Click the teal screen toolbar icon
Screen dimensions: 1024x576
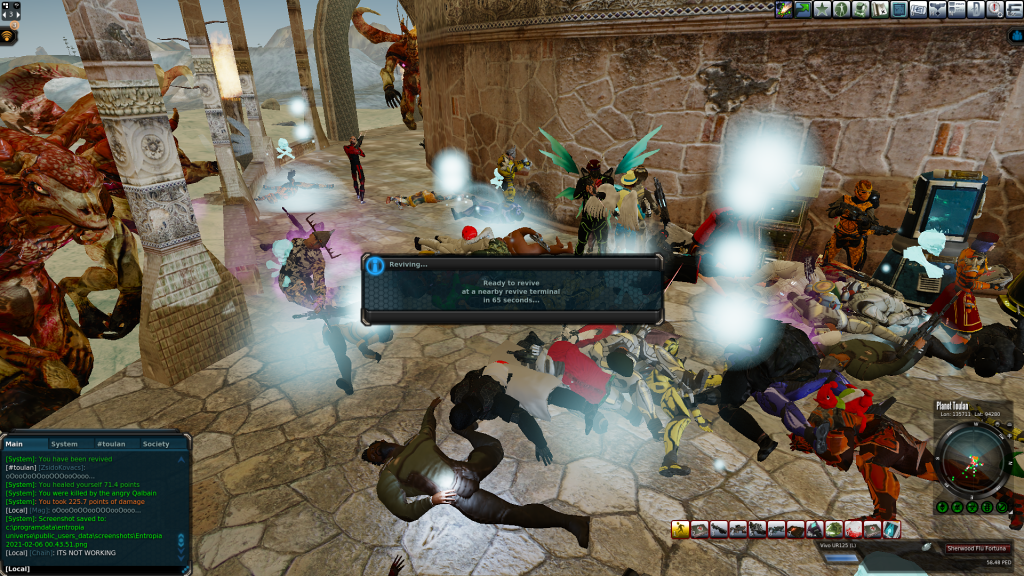pos(899,9)
